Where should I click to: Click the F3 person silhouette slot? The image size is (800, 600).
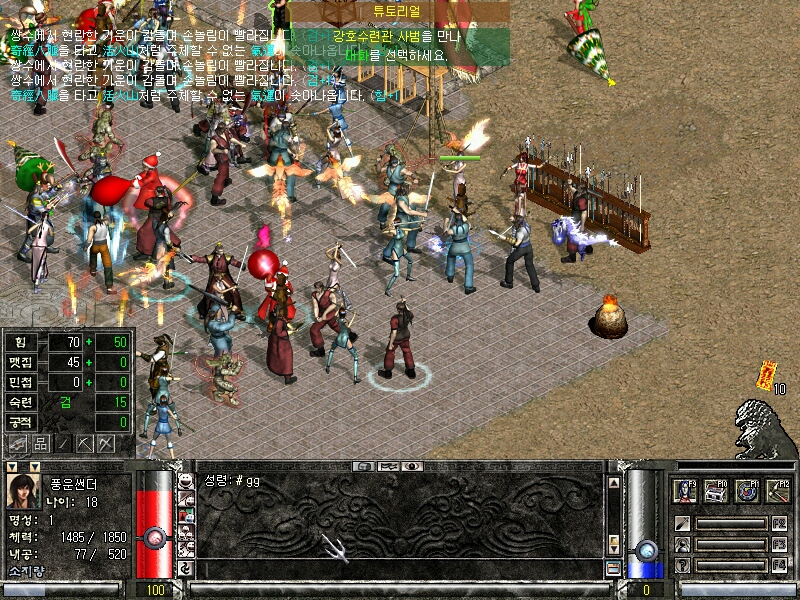coord(682,544)
